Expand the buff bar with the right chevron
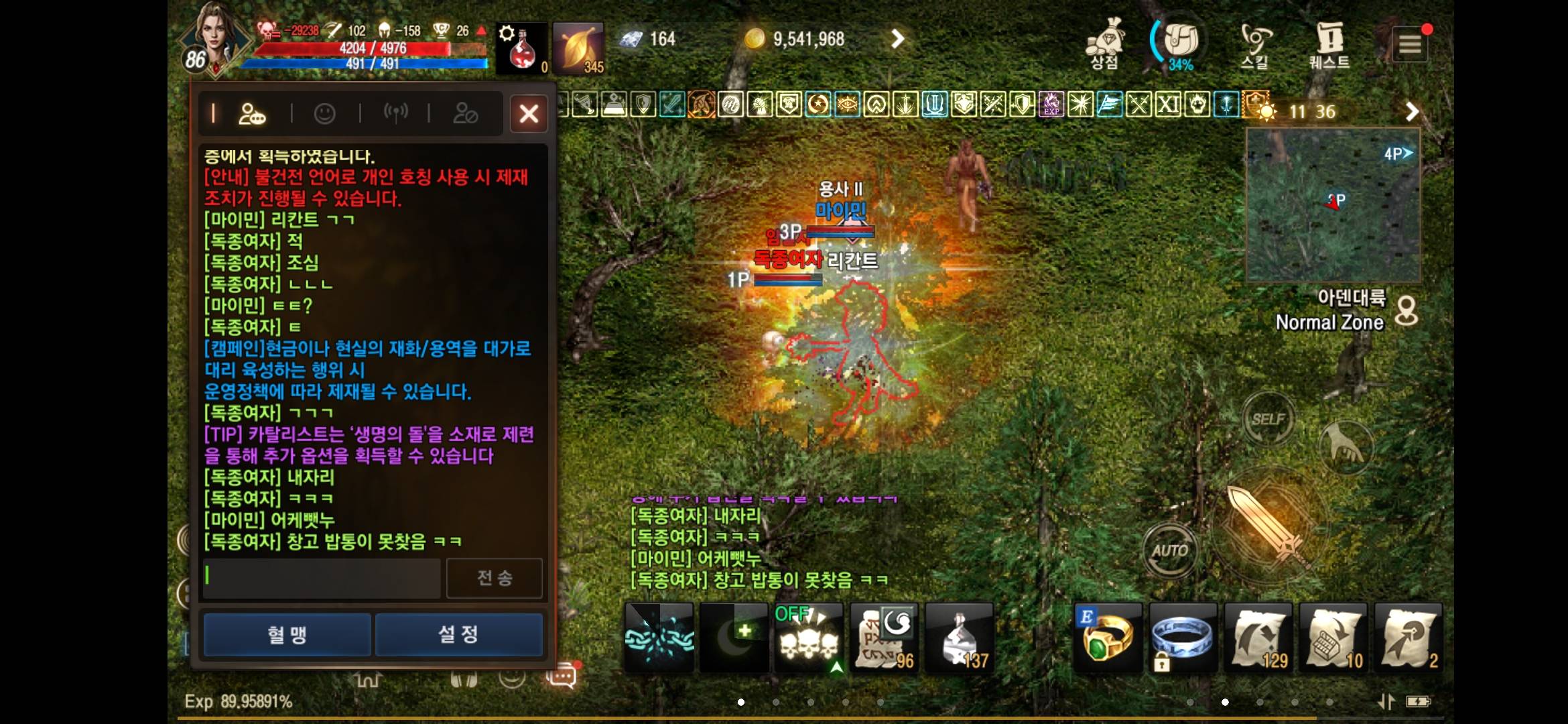This screenshot has height=724, width=1568. 1413,111
